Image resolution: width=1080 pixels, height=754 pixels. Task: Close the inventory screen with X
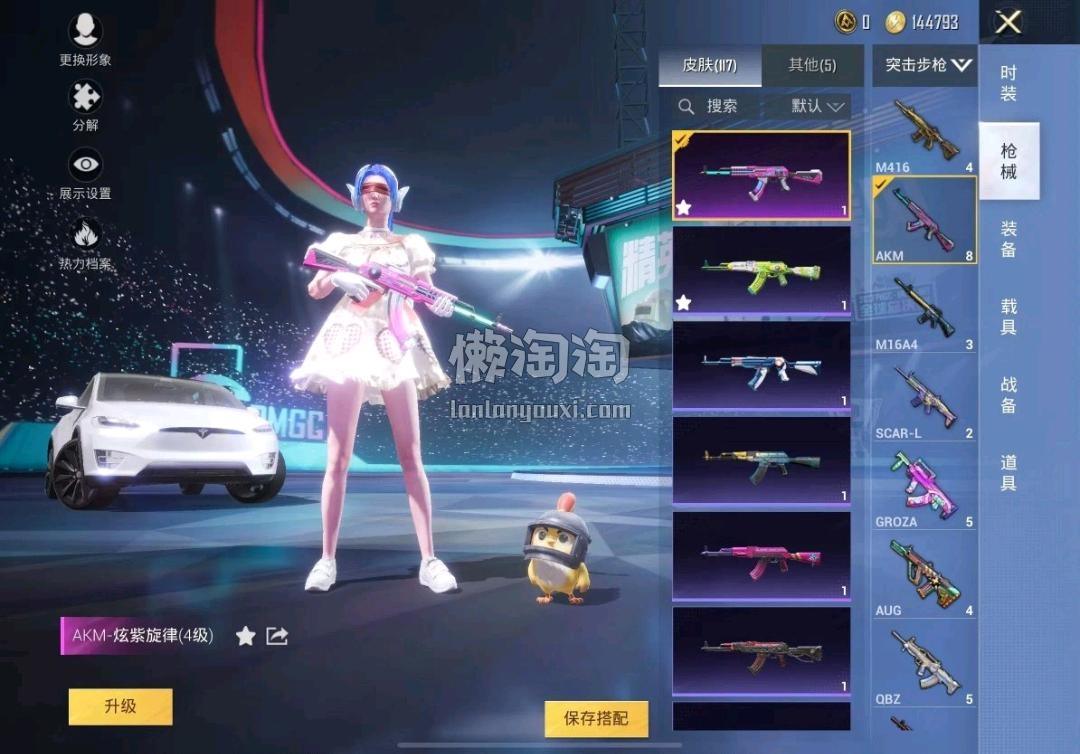[x=1008, y=22]
